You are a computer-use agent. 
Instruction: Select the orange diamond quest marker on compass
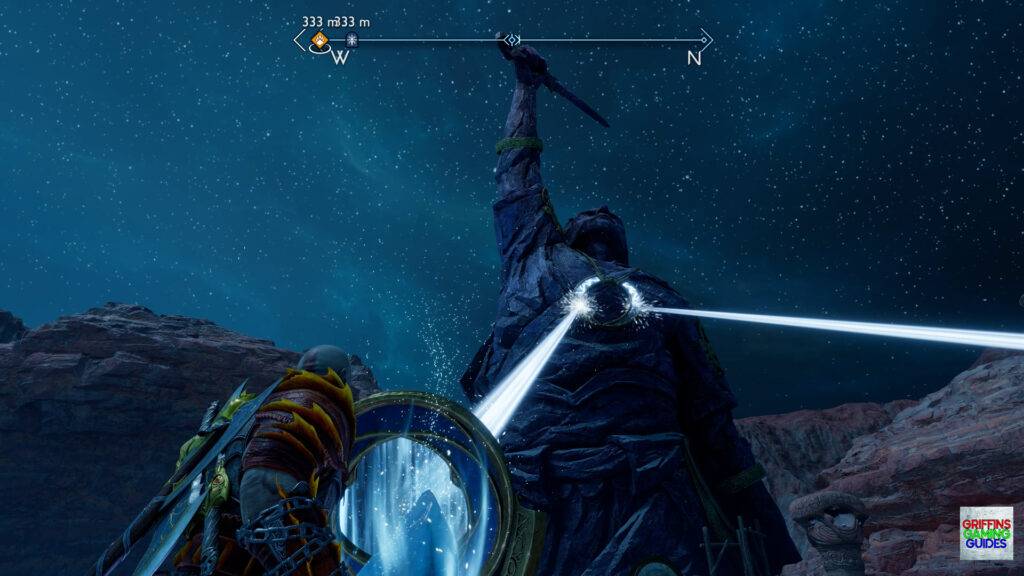click(x=319, y=41)
